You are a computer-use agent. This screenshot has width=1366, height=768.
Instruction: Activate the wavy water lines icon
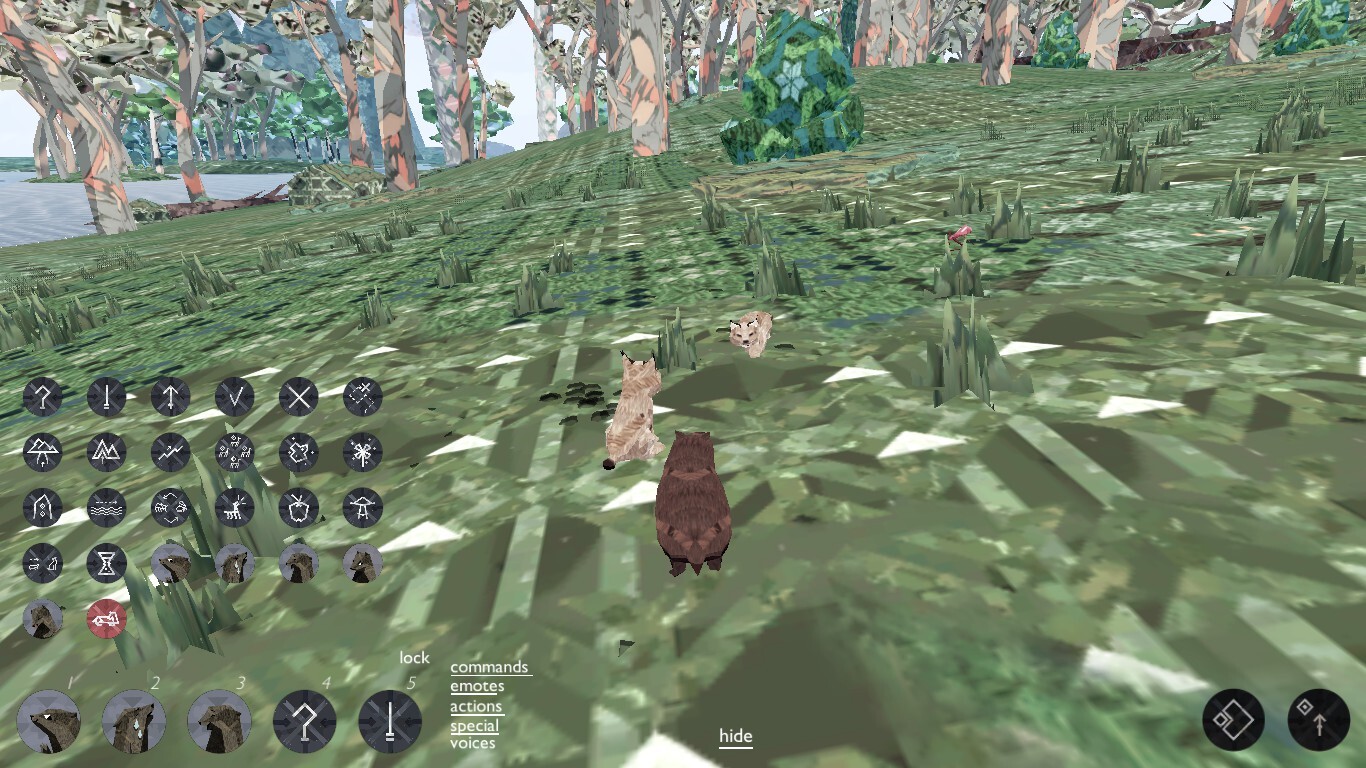coord(106,508)
